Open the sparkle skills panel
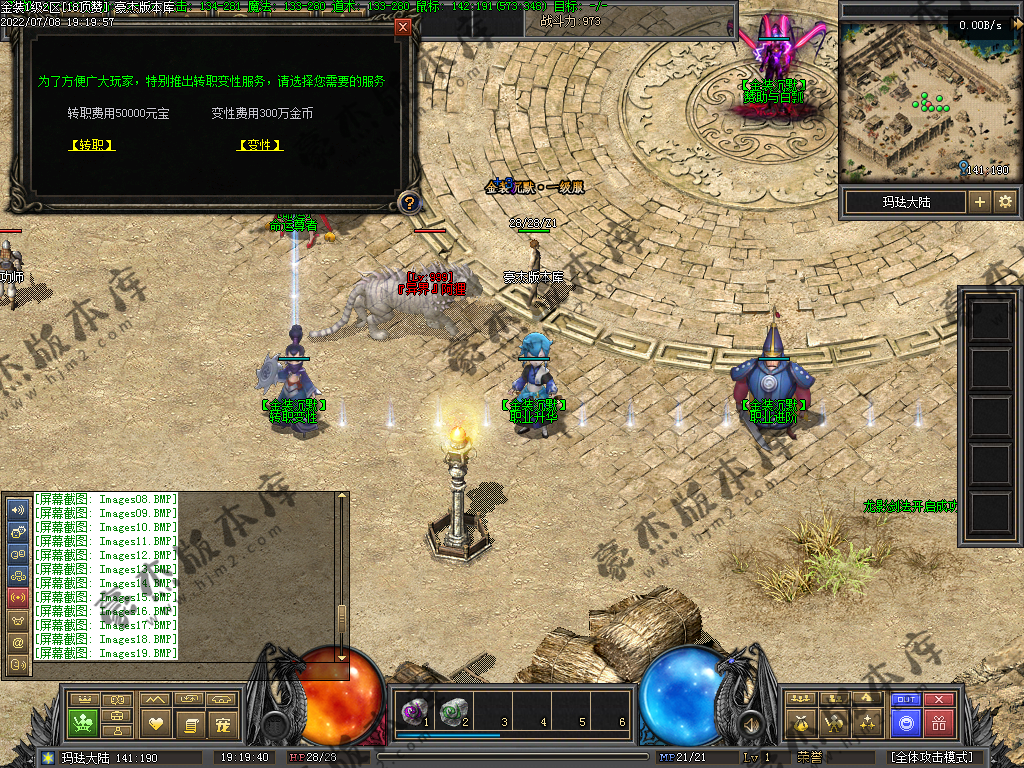The height and width of the screenshot is (768, 1024). [870, 722]
